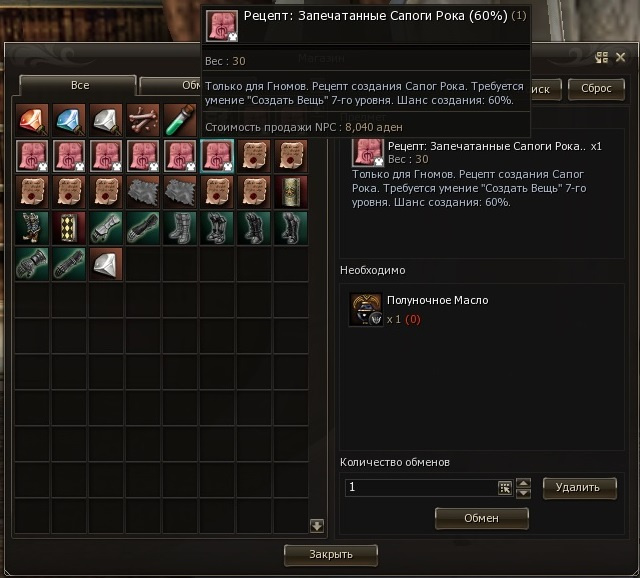Select the blue crystal item

pos(68,119)
